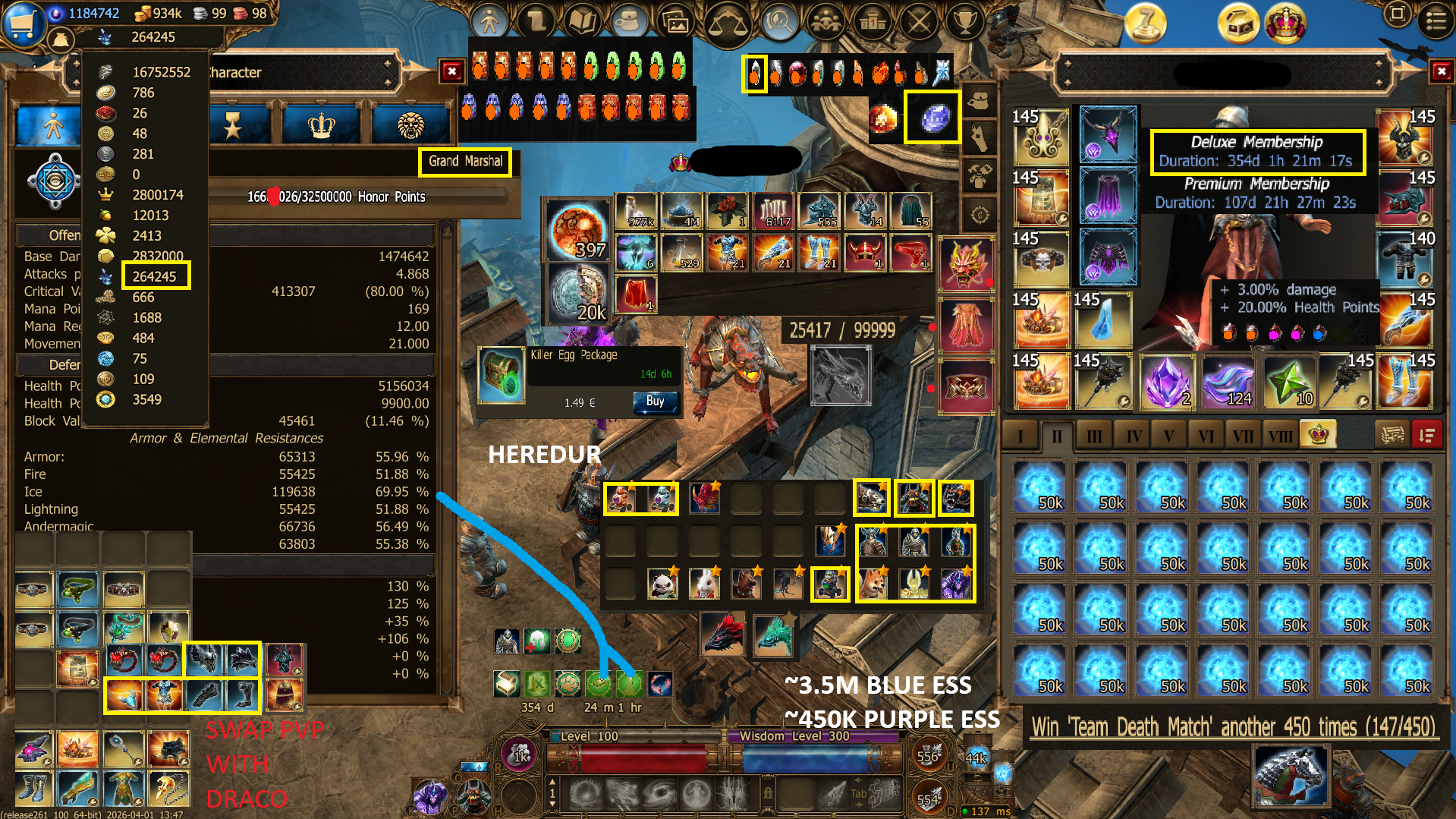Buy the Killer Egg Package
Viewport: 1456px width, 819px height.
pyautogui.click(x=654, y=402)
